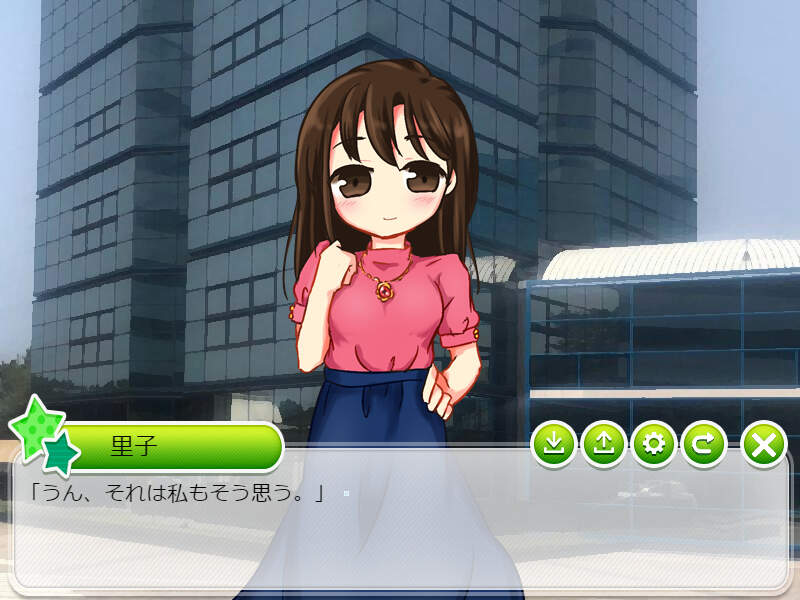Click the curved arrow skip button
The width and height of the screenshot is (800, 600).
[704, 444]
